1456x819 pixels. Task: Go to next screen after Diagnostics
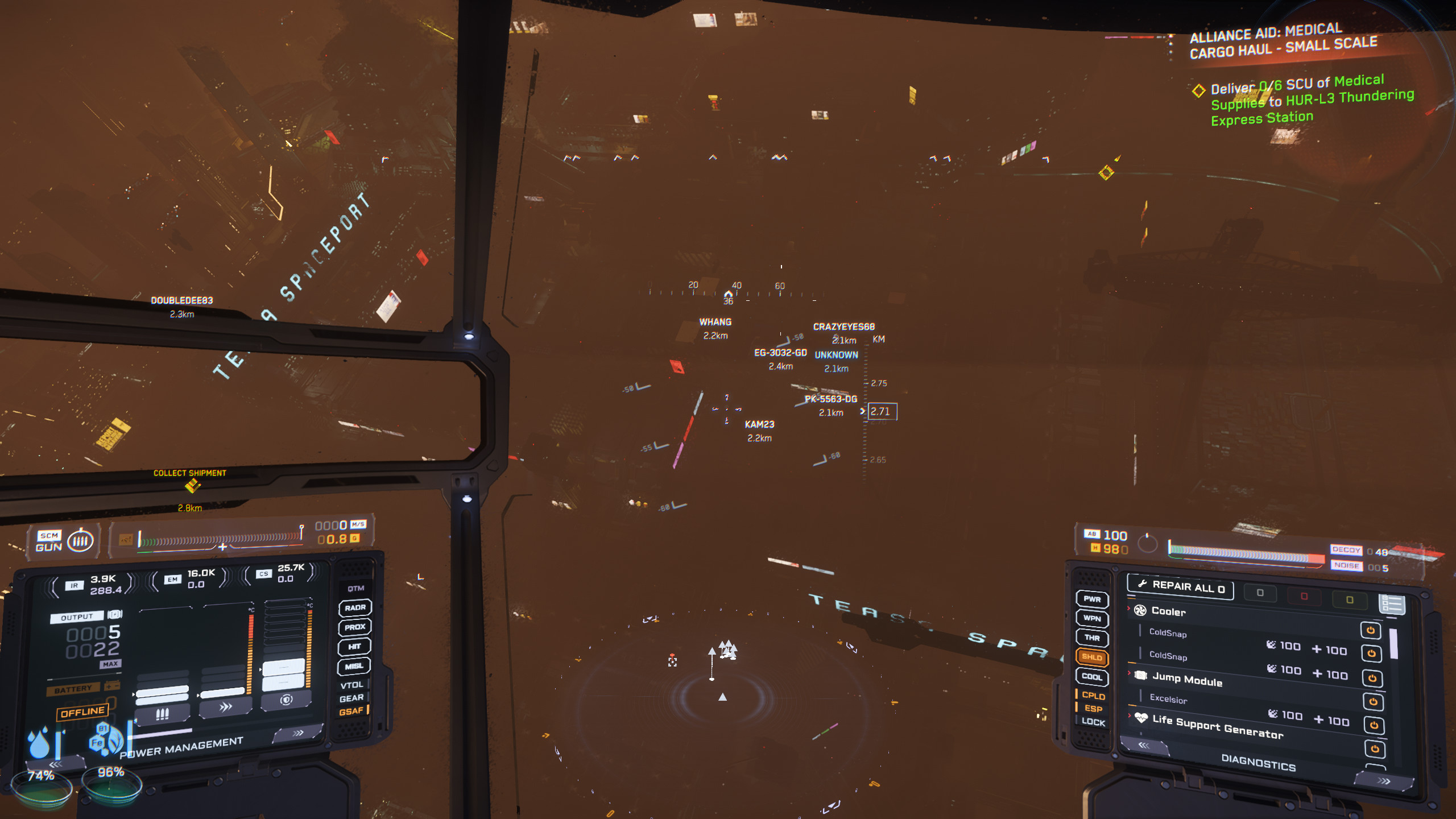(1384, 781)
